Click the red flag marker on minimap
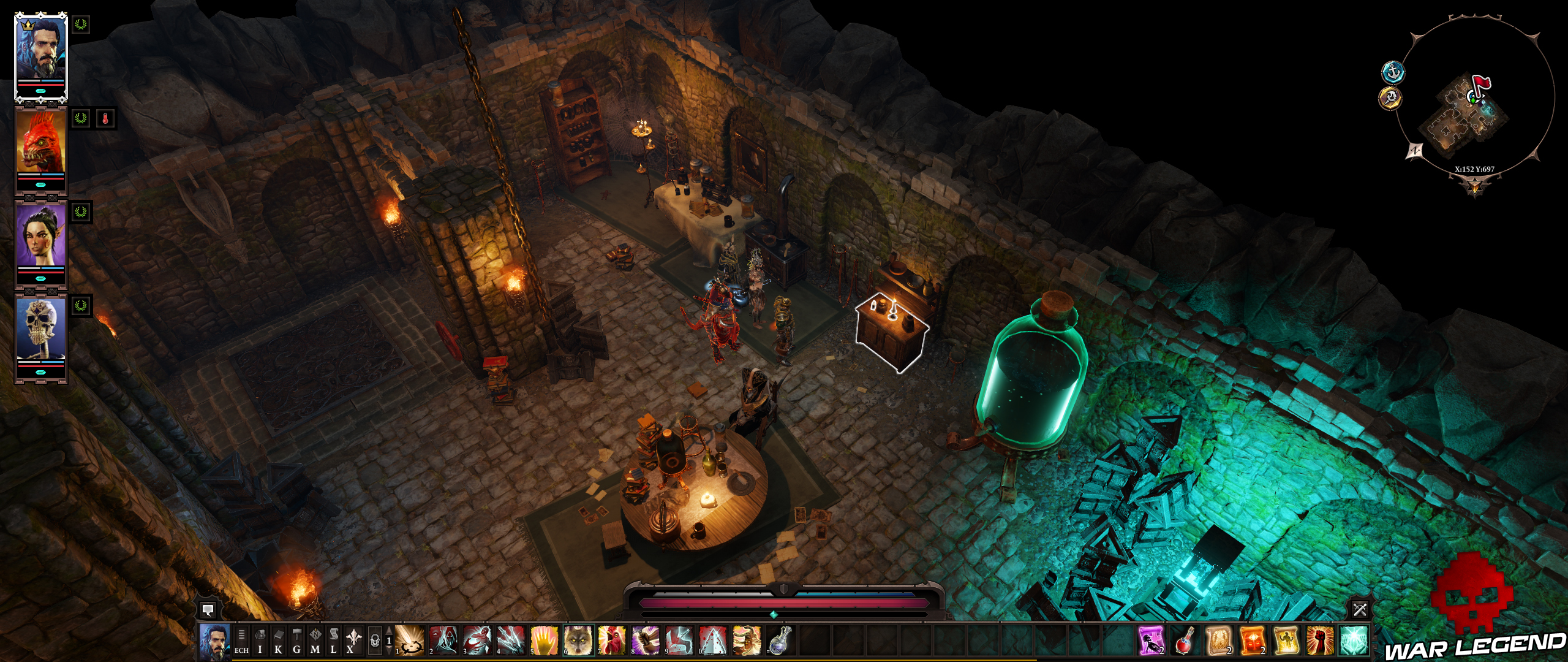This screenshot has width=1568, height=662. (1481, 85)
